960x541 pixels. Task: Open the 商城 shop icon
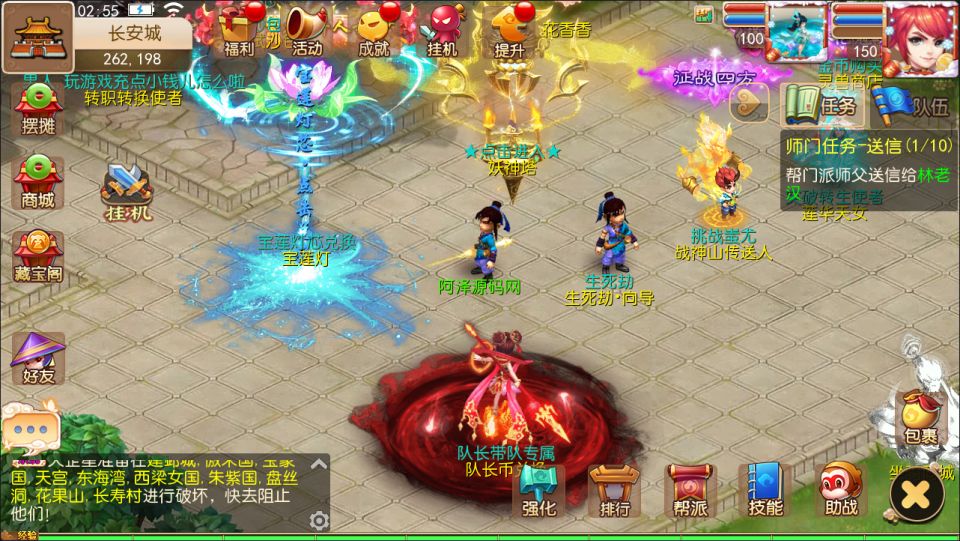38,182
